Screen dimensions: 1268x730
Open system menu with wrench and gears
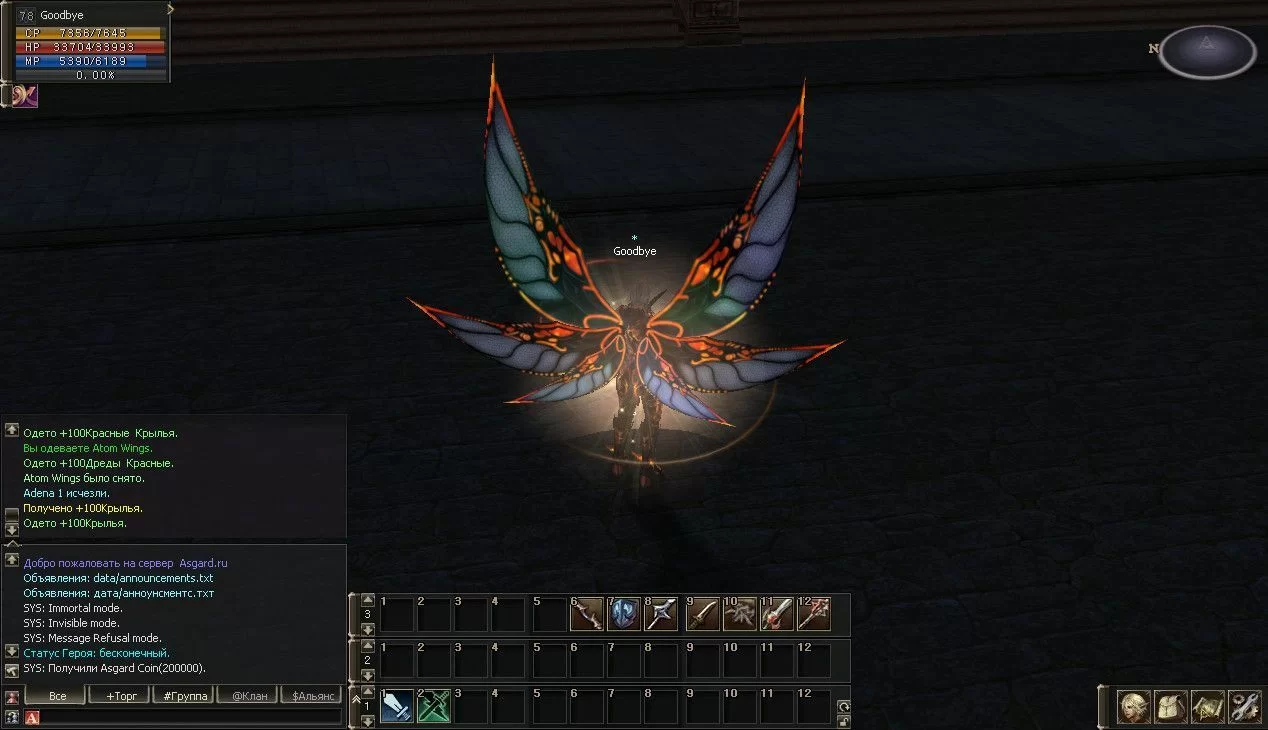tap(1245, 707)
